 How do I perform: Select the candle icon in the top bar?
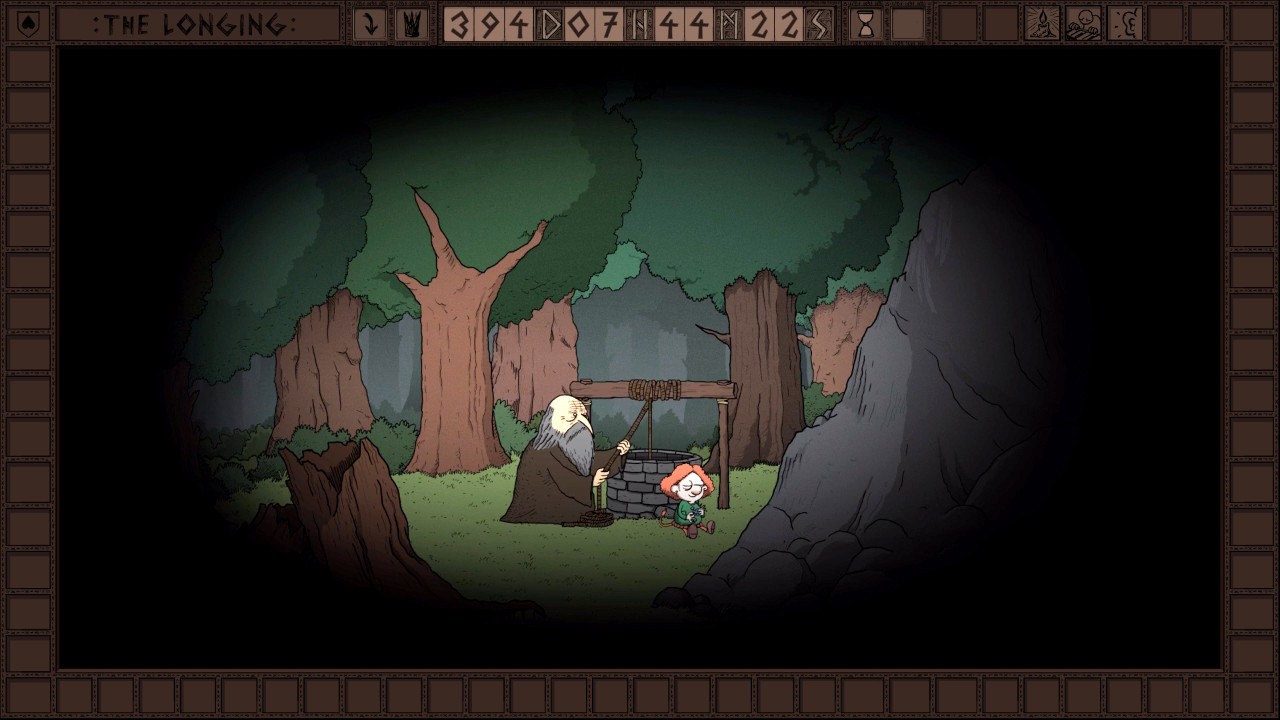coord(1042,24)
